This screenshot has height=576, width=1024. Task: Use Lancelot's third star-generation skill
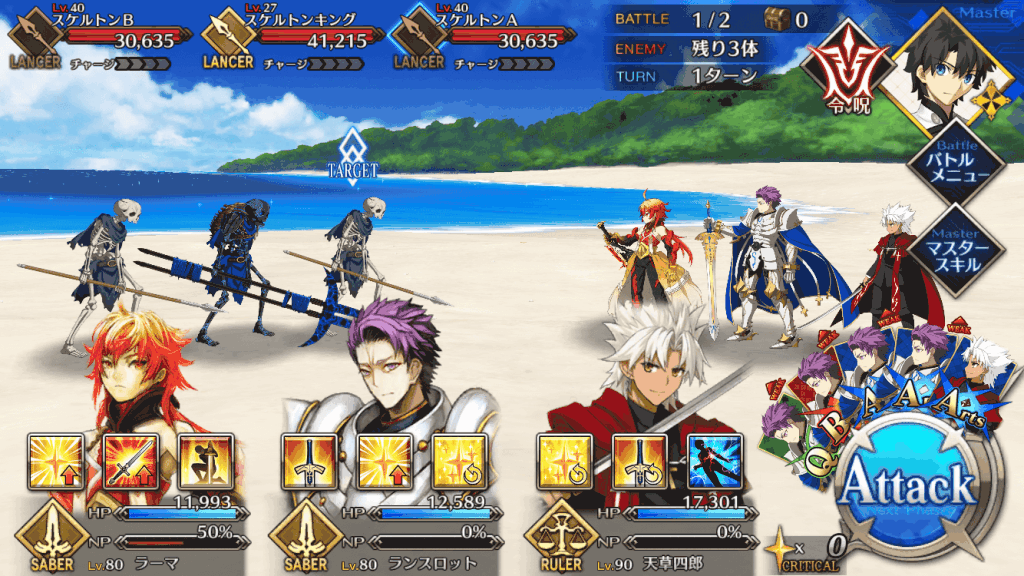click(458, 461)
